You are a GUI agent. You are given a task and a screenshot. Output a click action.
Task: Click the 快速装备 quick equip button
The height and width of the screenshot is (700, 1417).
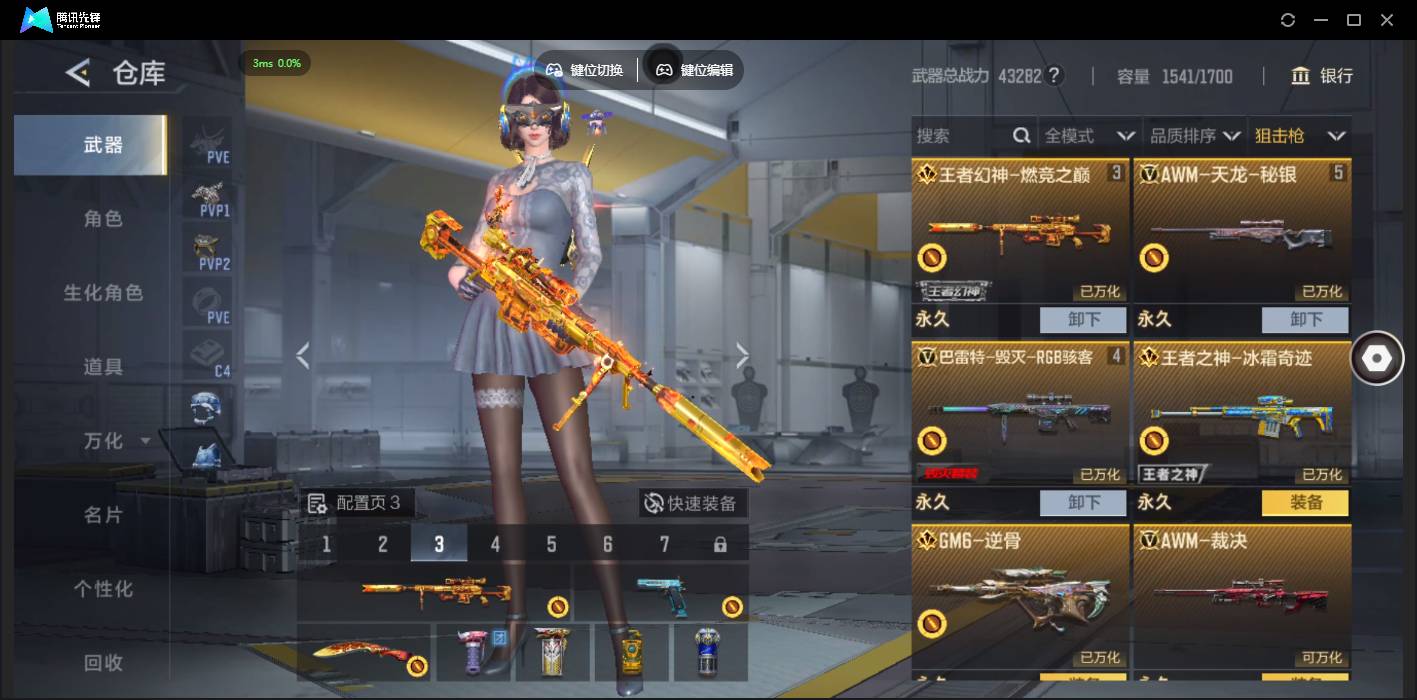[692, 503]
